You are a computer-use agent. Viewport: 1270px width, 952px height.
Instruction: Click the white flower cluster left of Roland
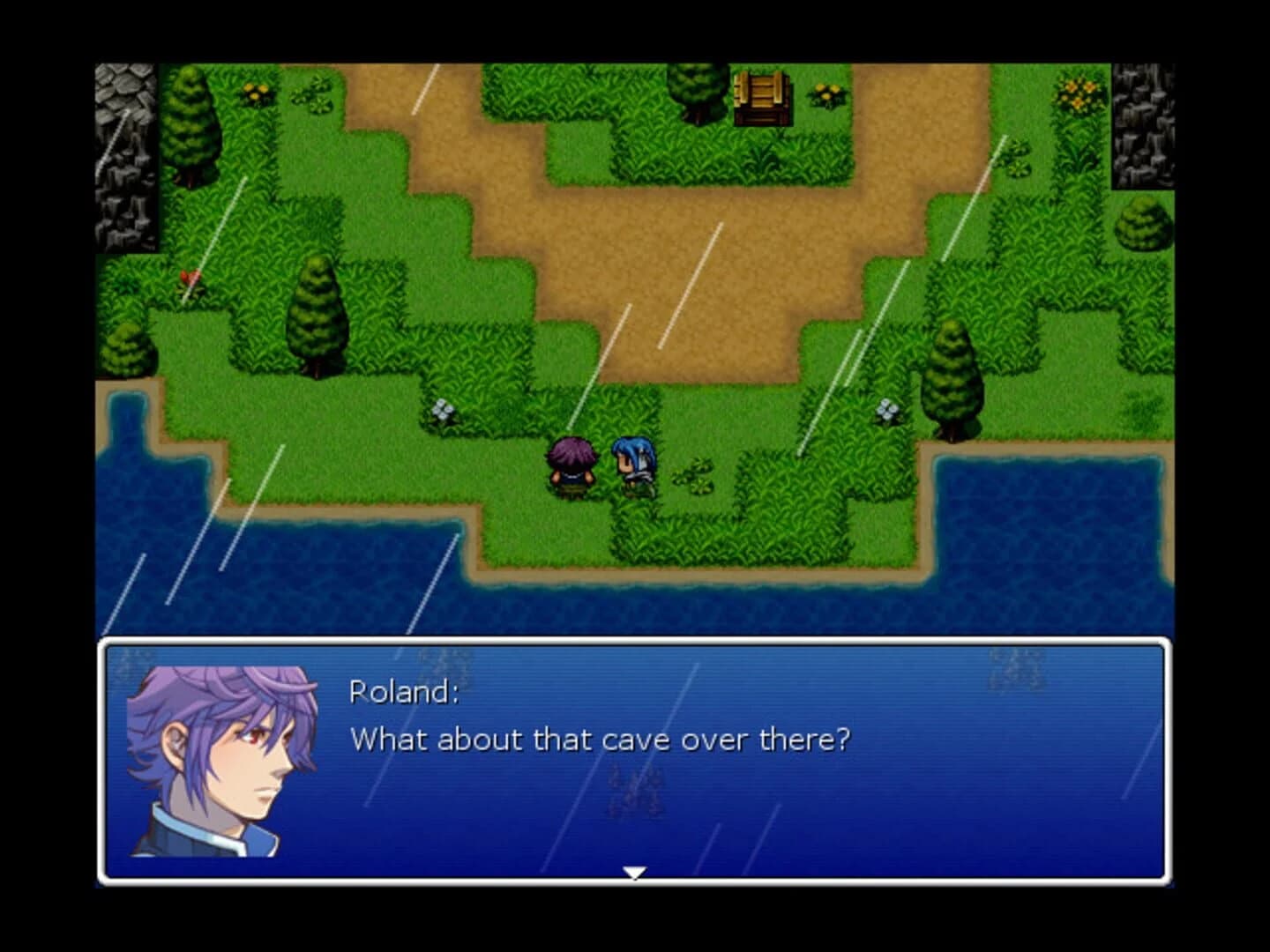441,411
